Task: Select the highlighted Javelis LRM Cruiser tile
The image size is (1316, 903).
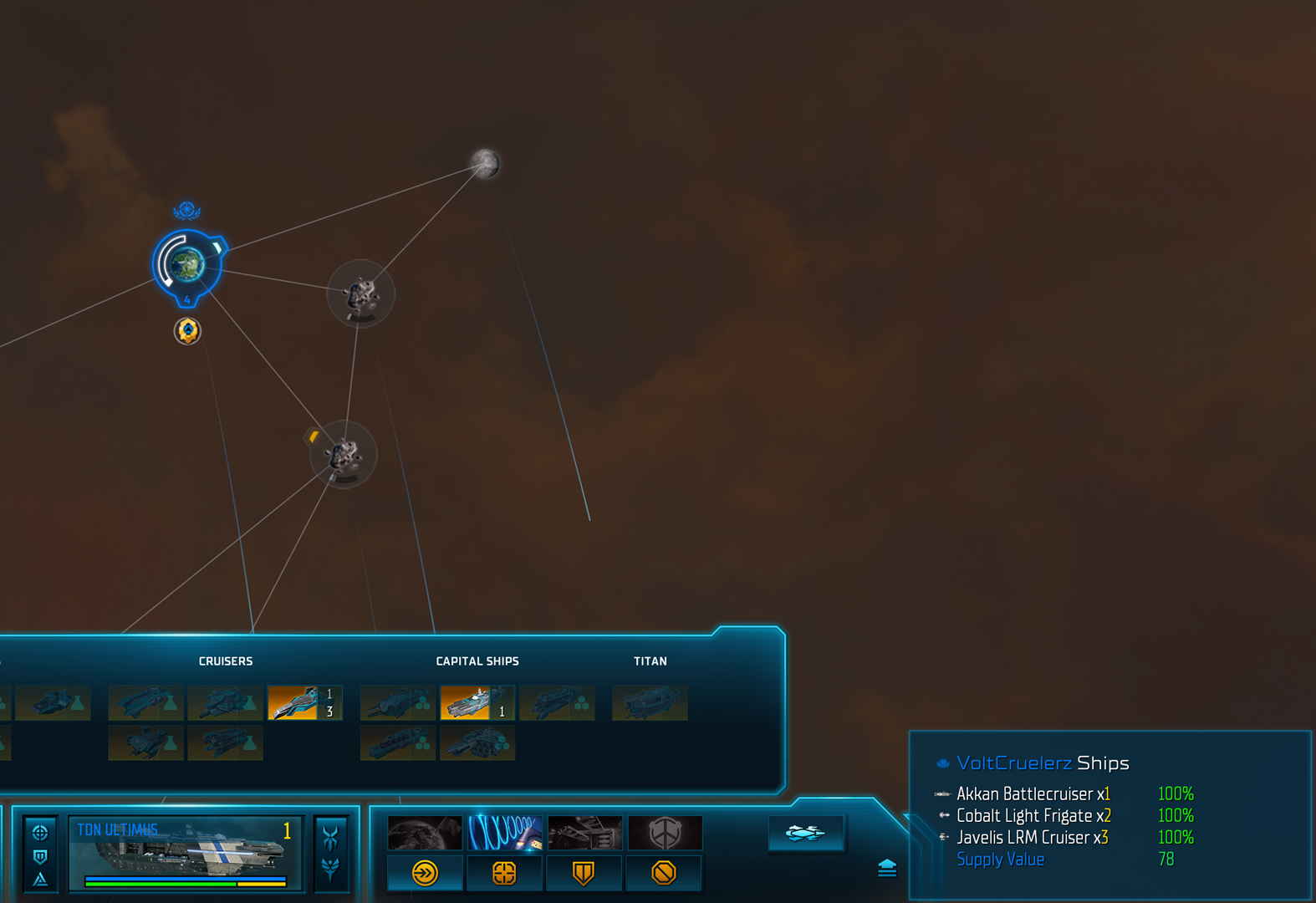Action: click(303, 702)
